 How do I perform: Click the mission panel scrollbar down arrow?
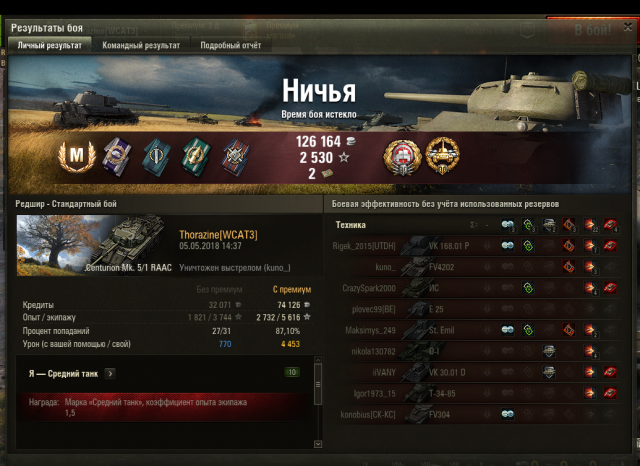click(x=318, y=439)
